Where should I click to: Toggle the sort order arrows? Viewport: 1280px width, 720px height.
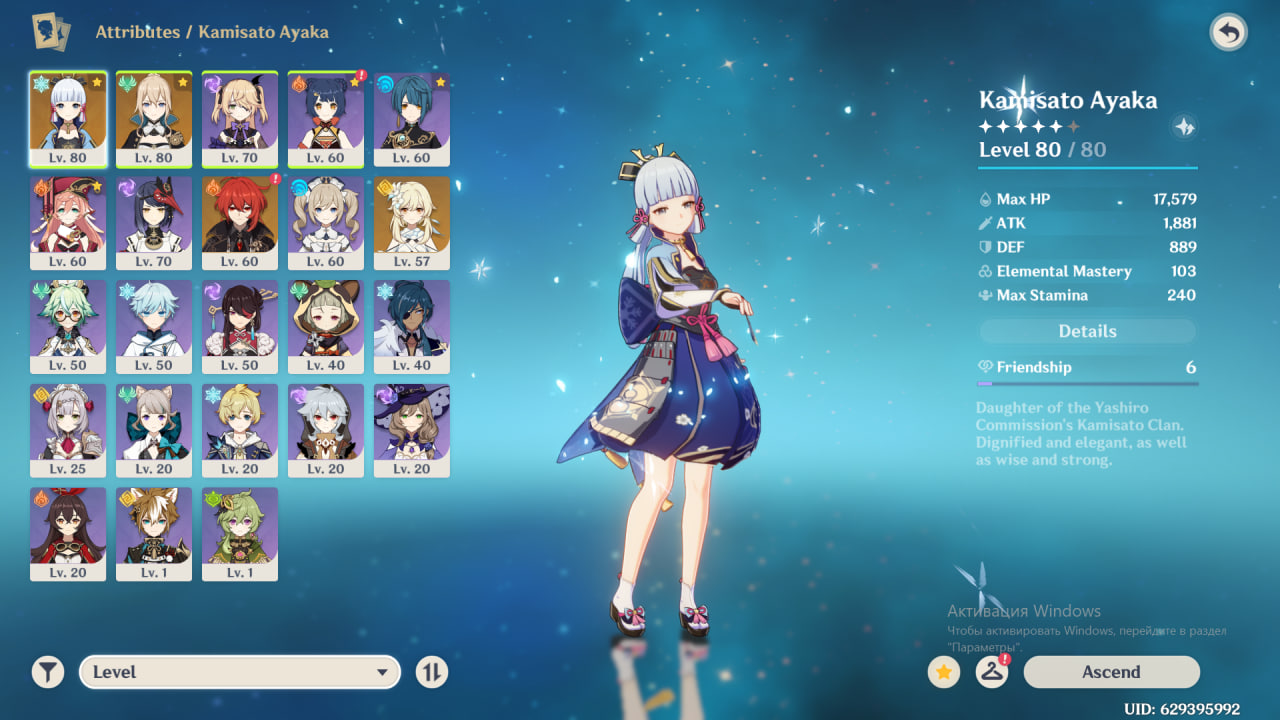point(432,672)
